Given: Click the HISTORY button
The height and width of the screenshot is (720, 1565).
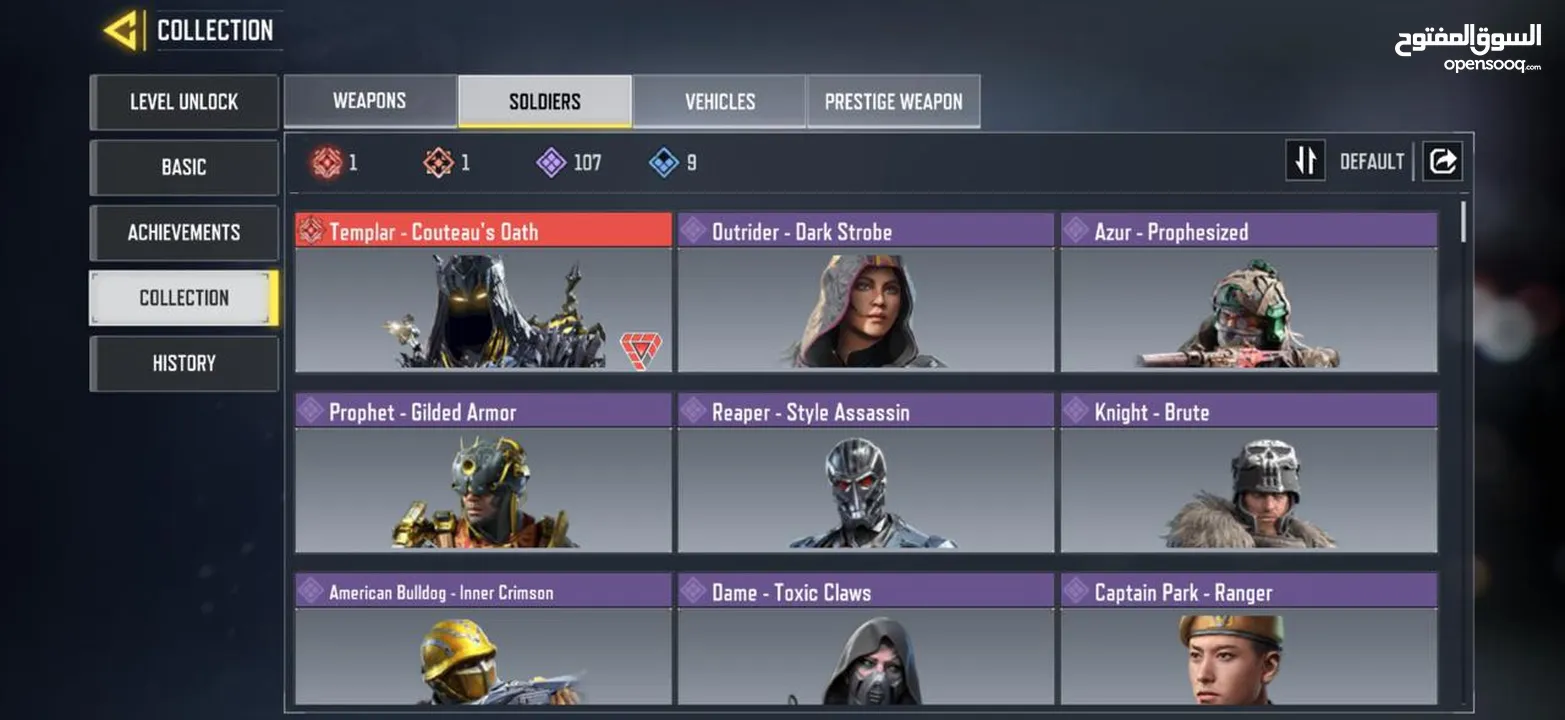Looking at the screenshot, I should pyautogui.click(x=184, y=362).
